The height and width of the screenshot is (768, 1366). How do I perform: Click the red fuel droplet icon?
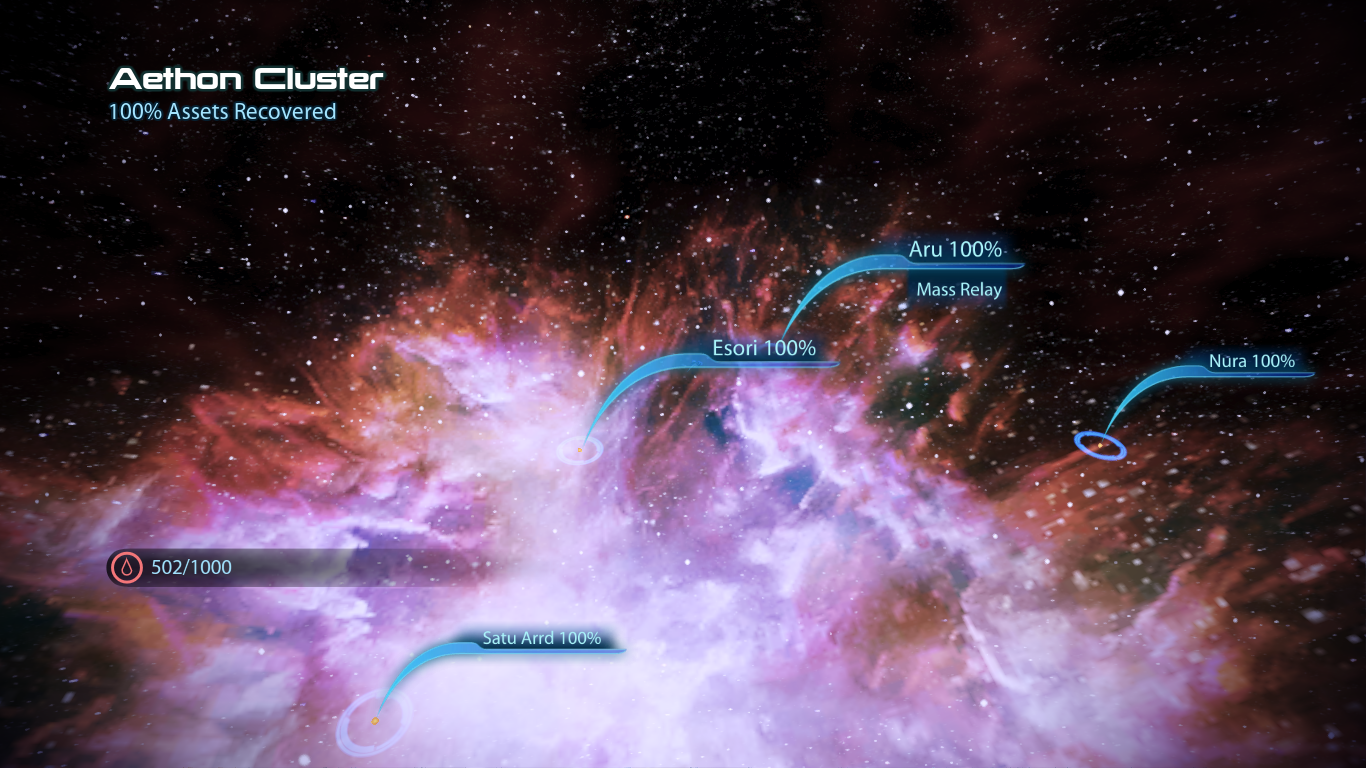pos(126,567)
